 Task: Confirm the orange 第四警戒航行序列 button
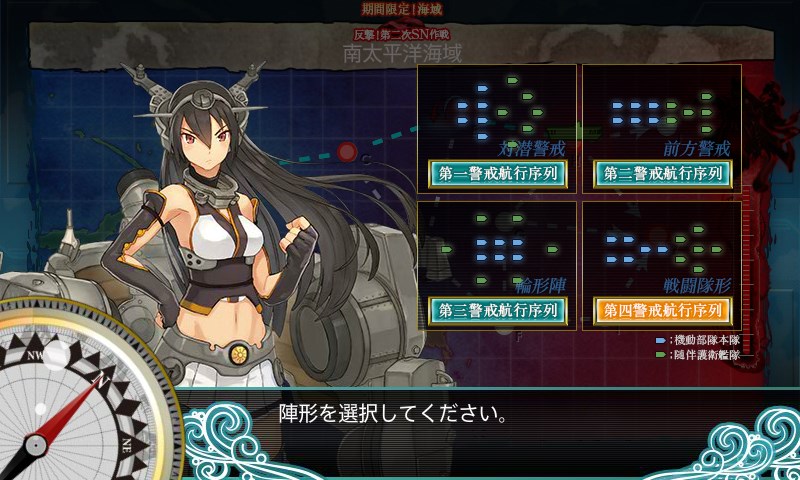(662, 310)
